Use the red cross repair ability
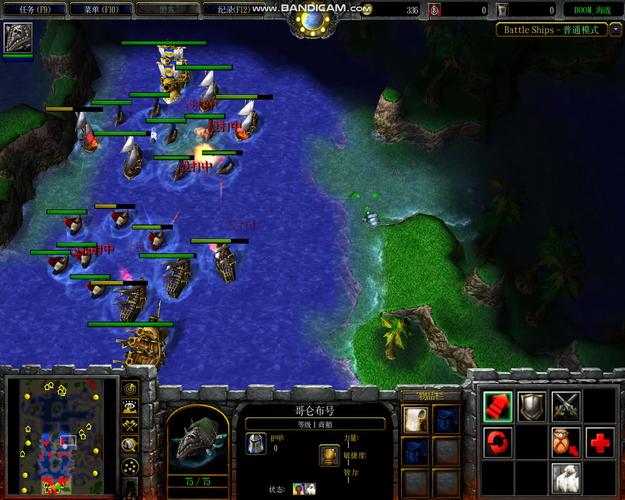 point(600,440)
